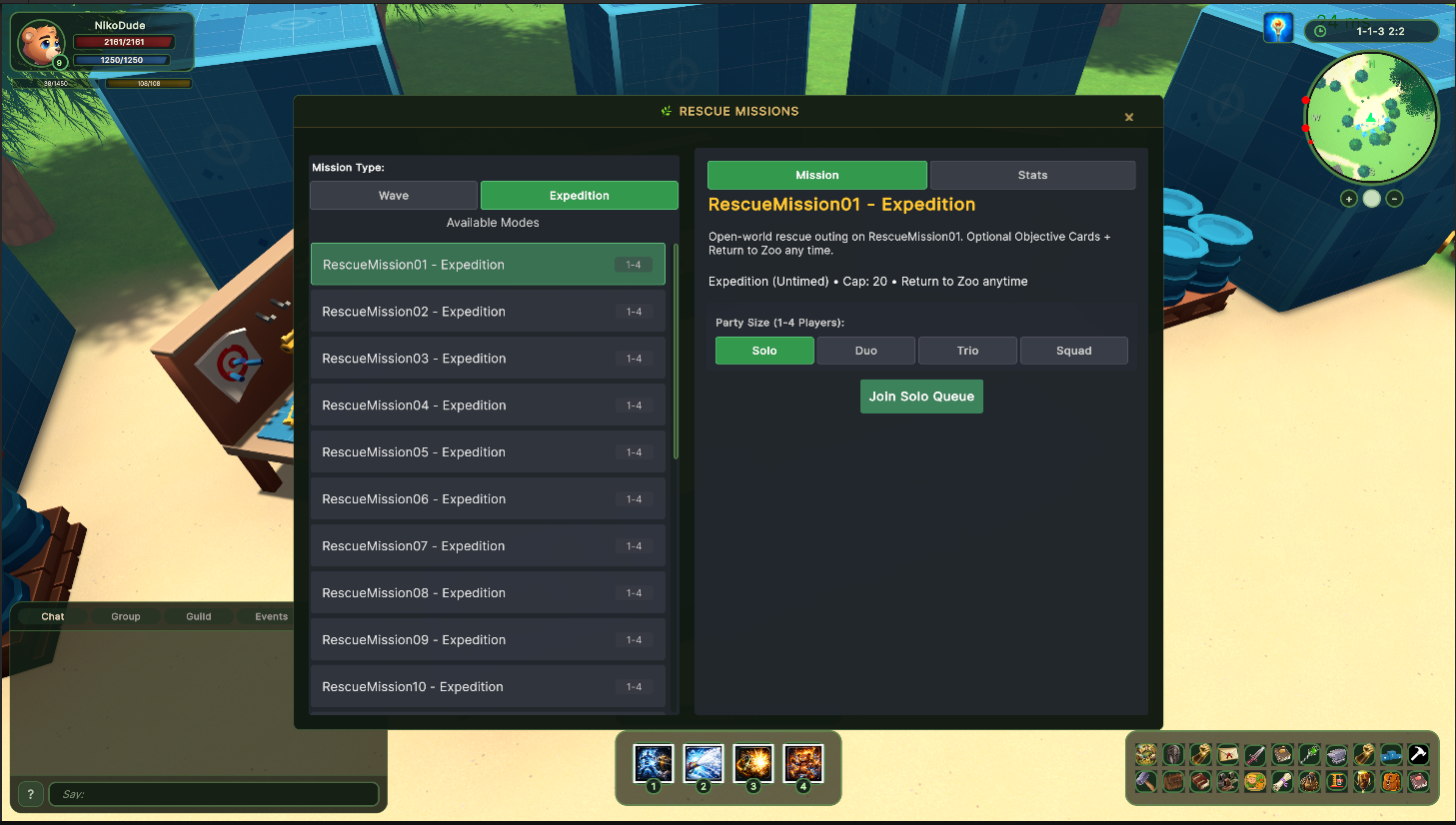Screen dimensions: 1456x825
Task: Activate the lightning ability in slot 1
Action: coord(653,764)
